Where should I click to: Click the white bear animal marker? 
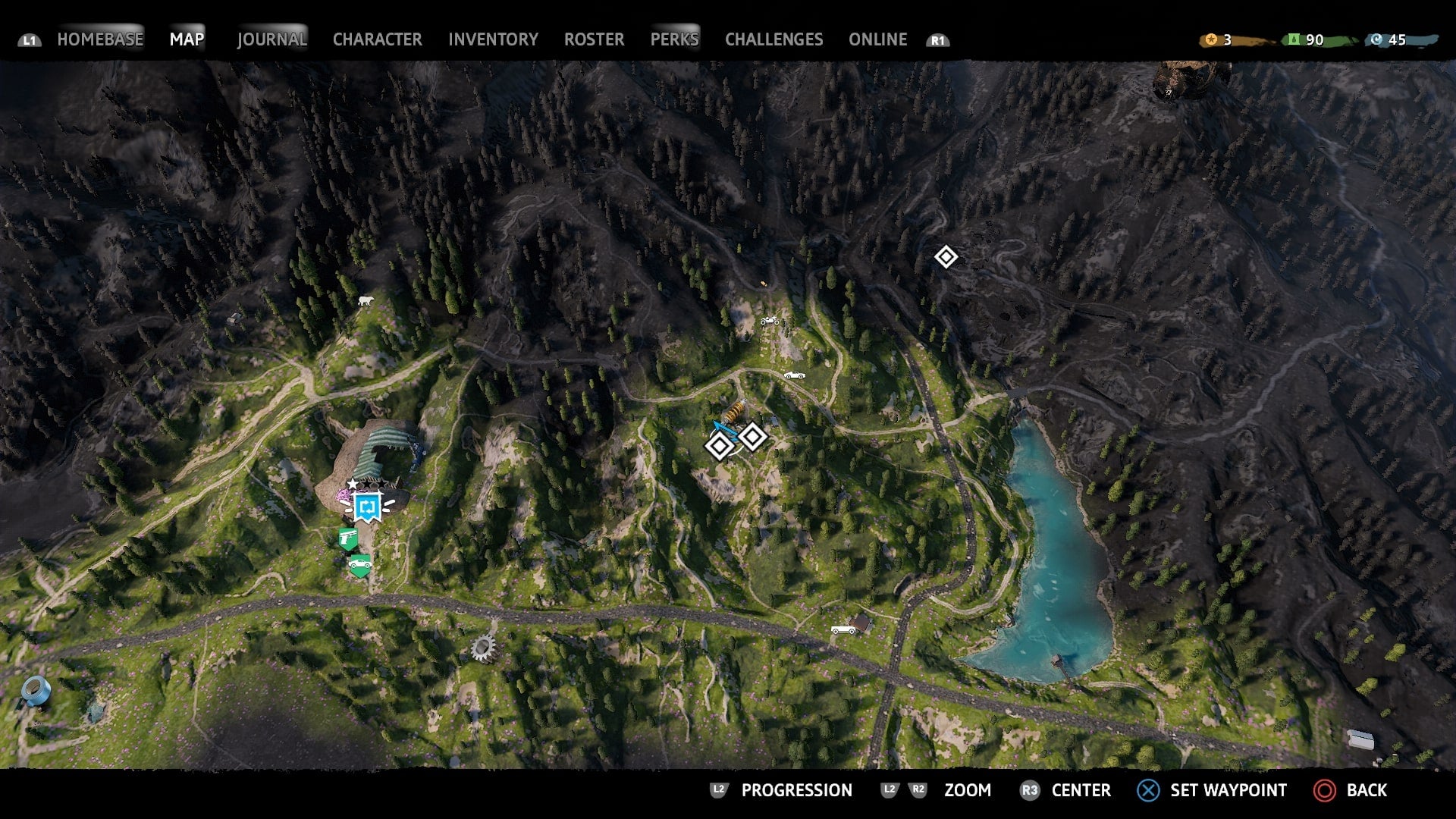(x=366, y=301)
